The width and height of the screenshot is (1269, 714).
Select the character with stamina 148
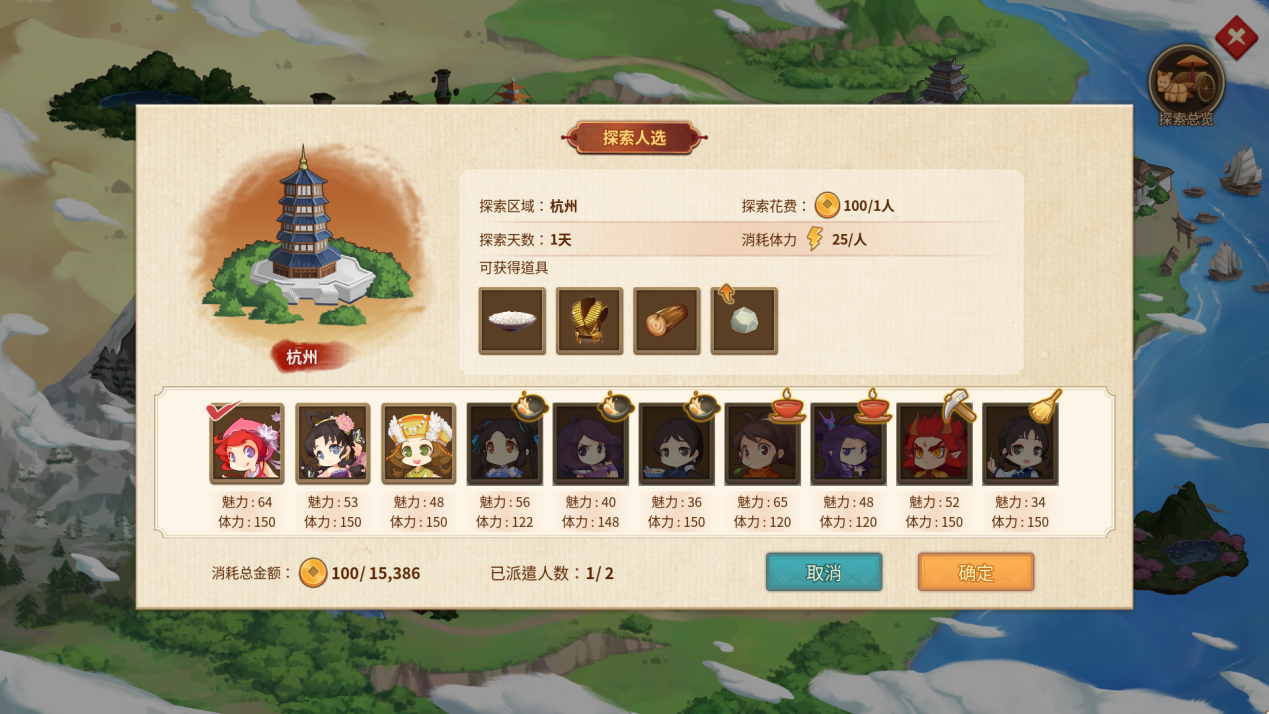point(590,444)
